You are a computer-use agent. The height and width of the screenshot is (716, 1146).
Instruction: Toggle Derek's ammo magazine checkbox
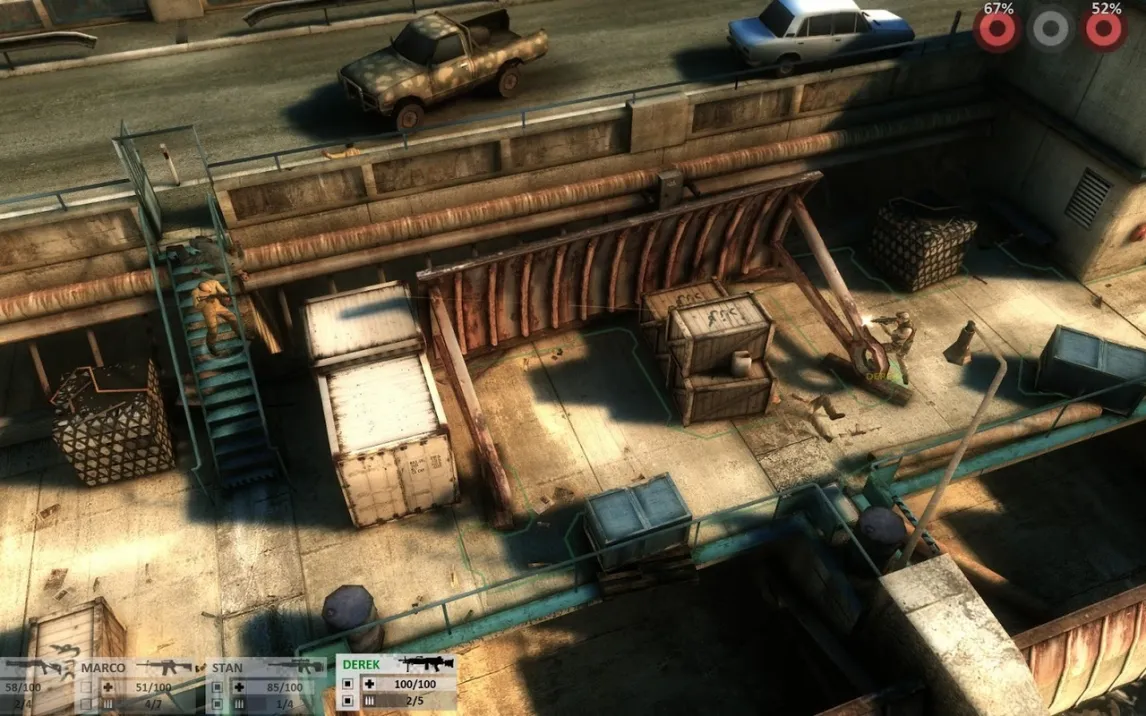pyautogui.click(x=348, y=702)
